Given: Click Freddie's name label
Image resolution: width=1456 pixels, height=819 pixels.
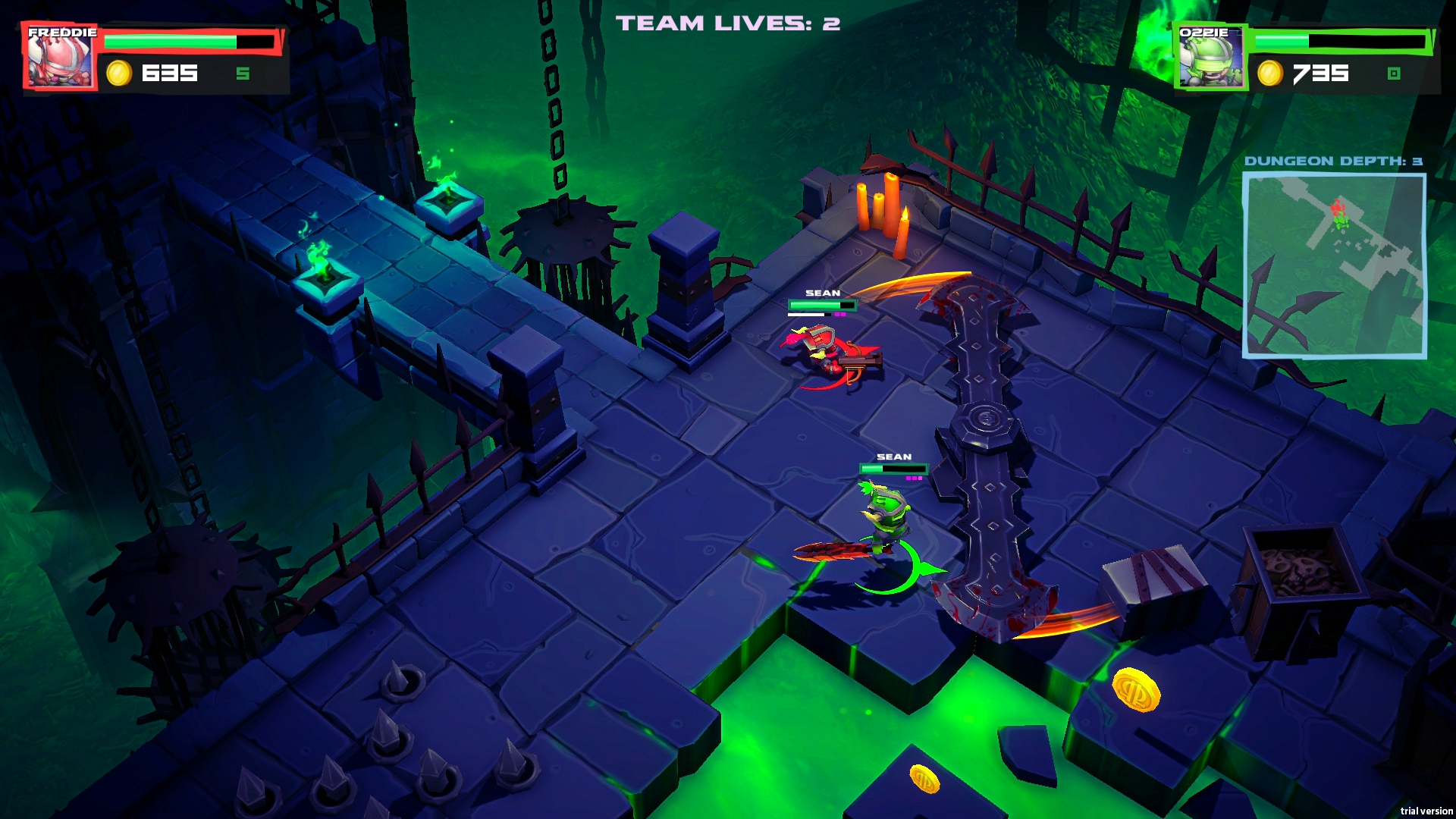Looking at the screenshot, I should point(64,33).
